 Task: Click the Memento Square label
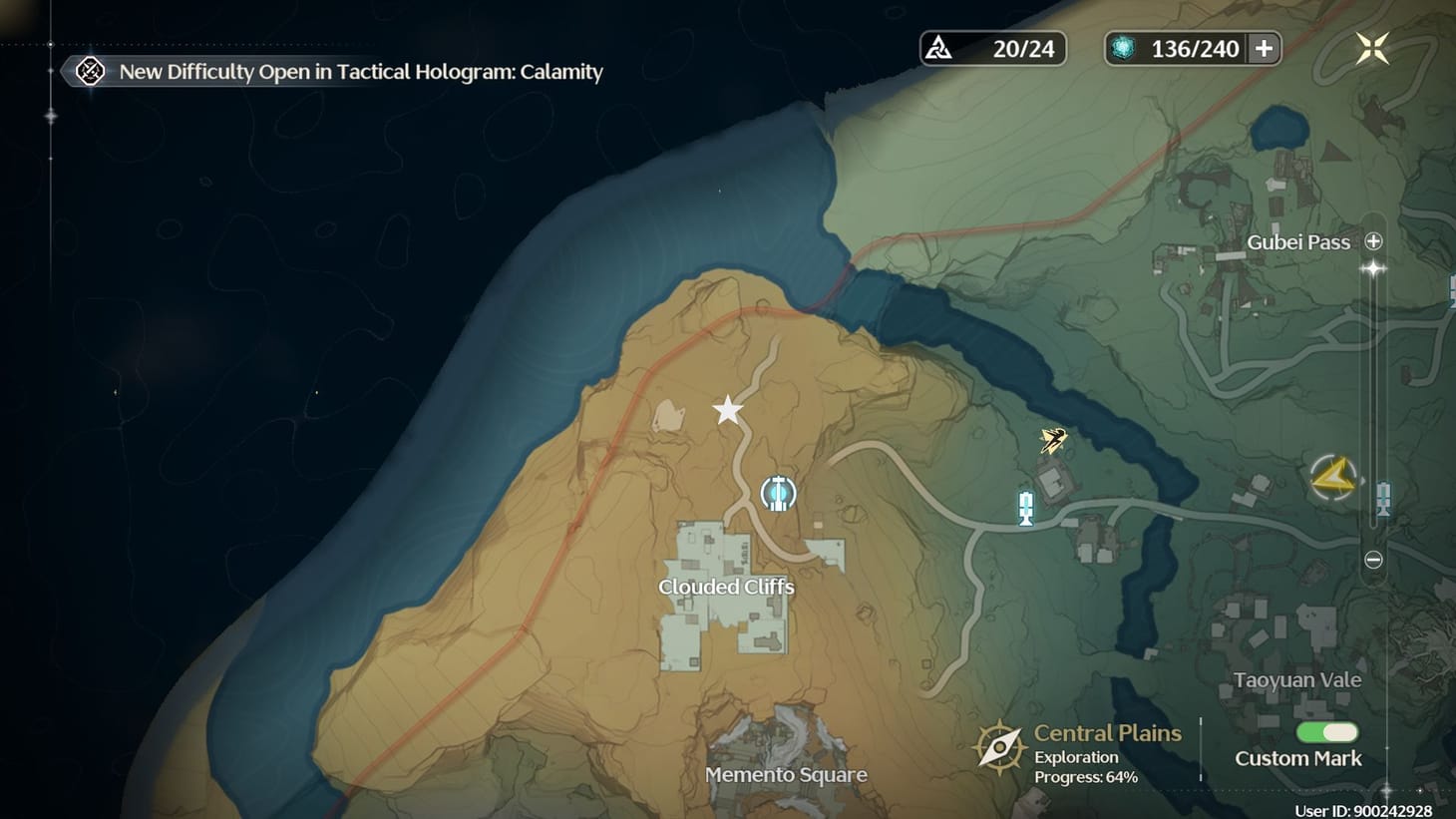(787, 774)
